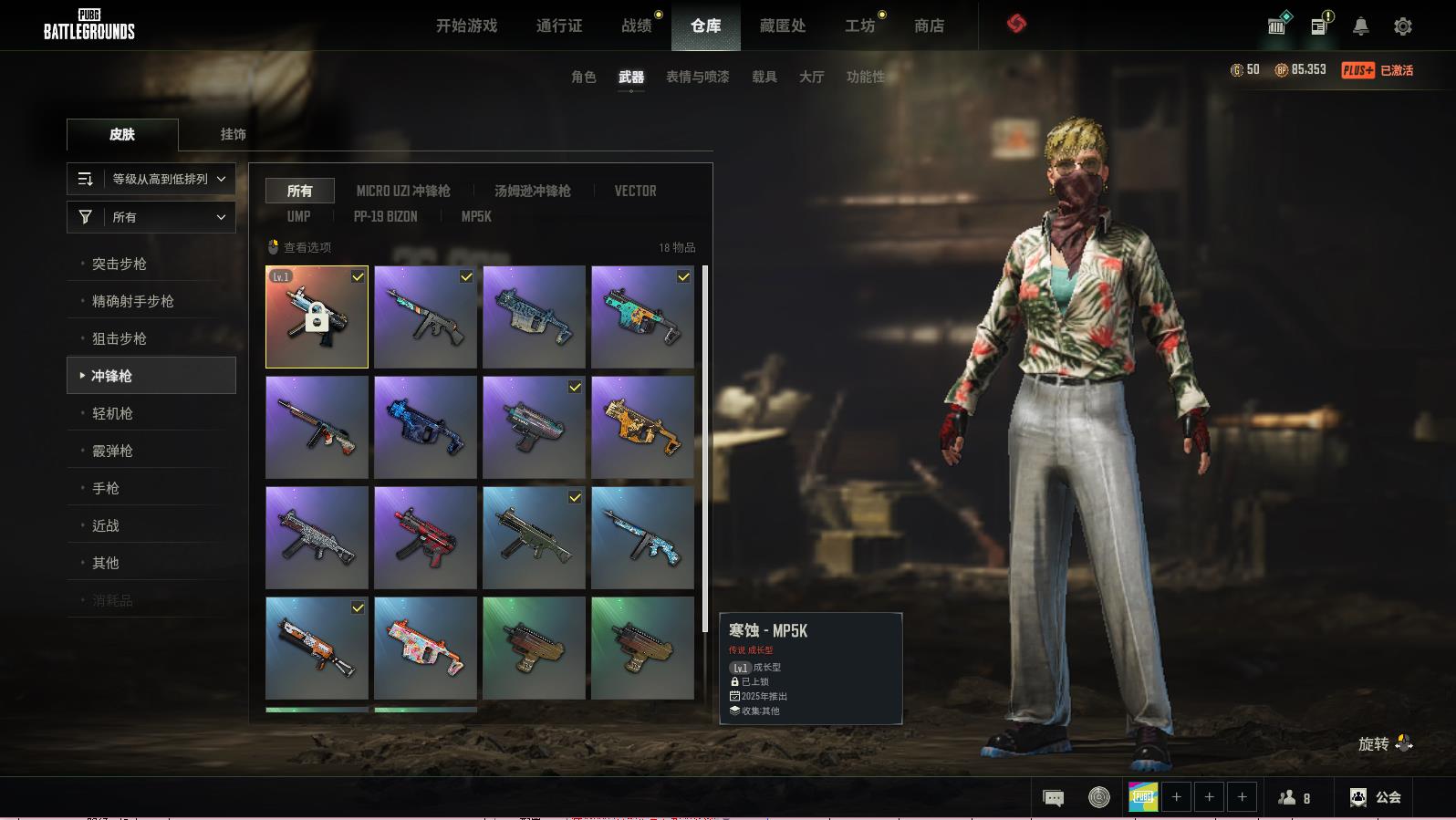Viewport: 1456px width, 820px height.
Task: Open the 商店 shop
Action: (x=929, y=26)
